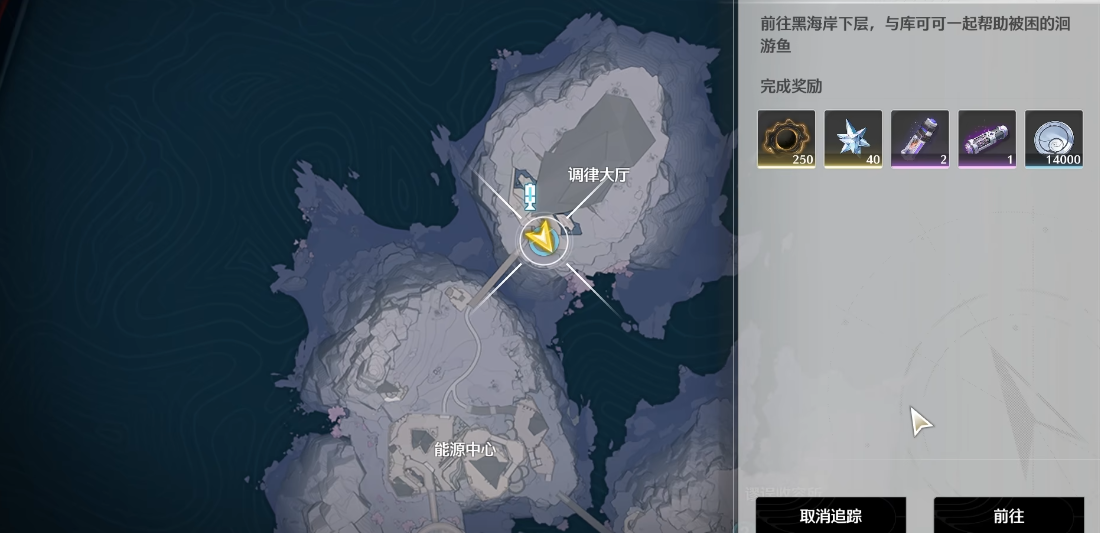Click the 前往 button

1008,515
